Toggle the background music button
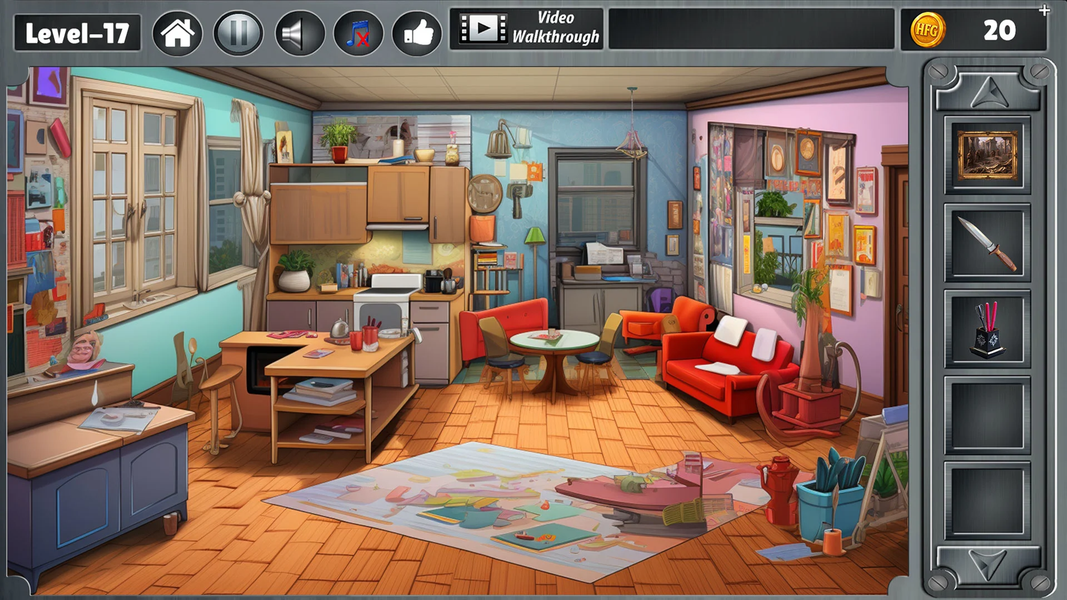Viewport: 1067px width, 600px height. coord(357,33)
